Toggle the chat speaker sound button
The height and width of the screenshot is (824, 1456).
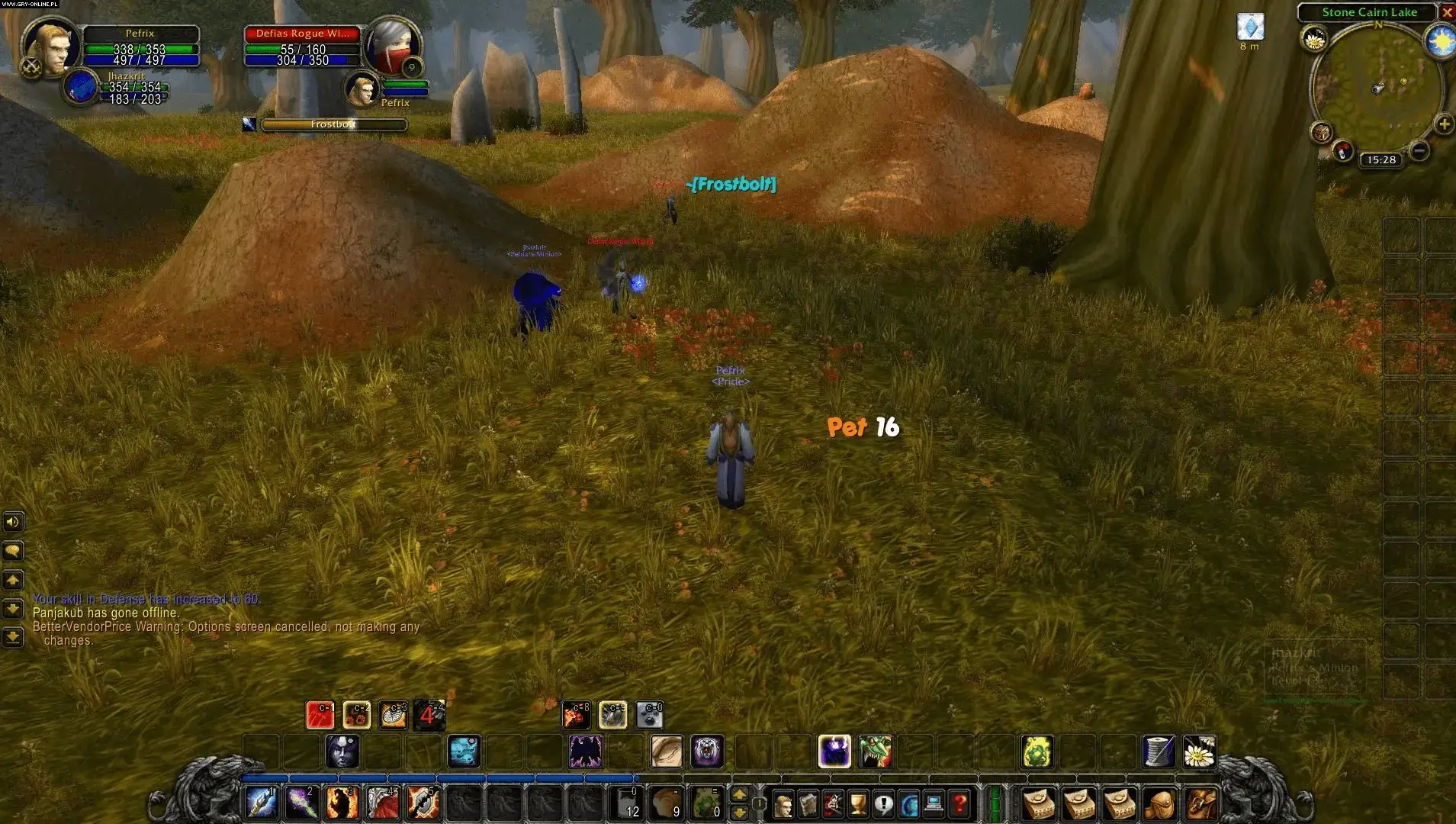[x=12, y=522]
